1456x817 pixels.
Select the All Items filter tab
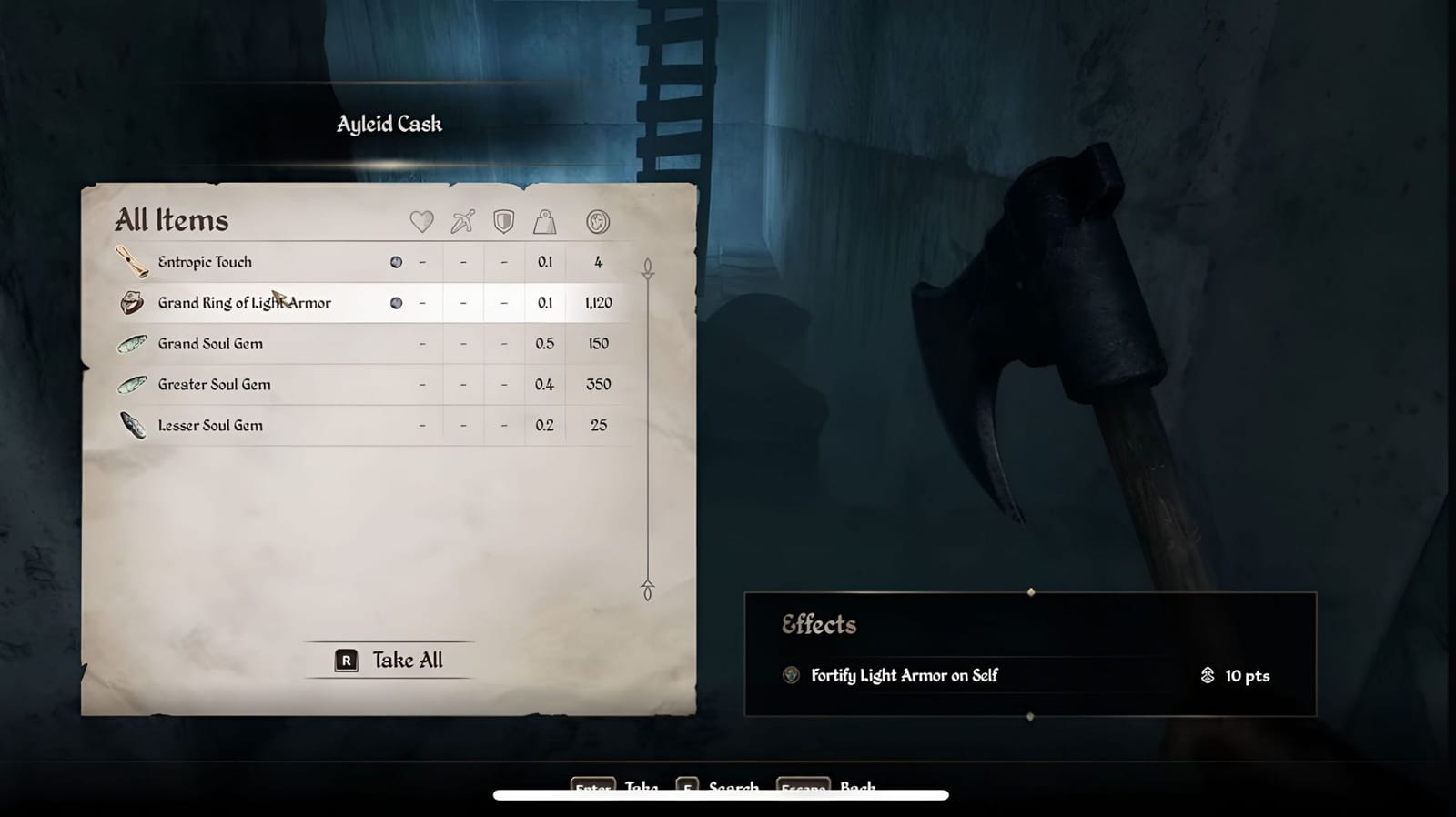pyautogui.click(x=171, y=219)
